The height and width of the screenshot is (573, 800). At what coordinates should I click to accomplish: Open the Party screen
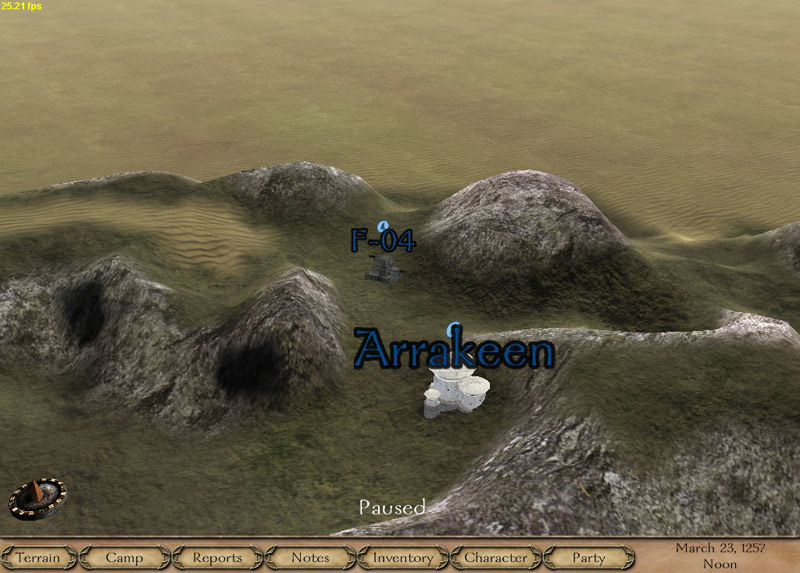pyautogui.click(x=589, y=557)
